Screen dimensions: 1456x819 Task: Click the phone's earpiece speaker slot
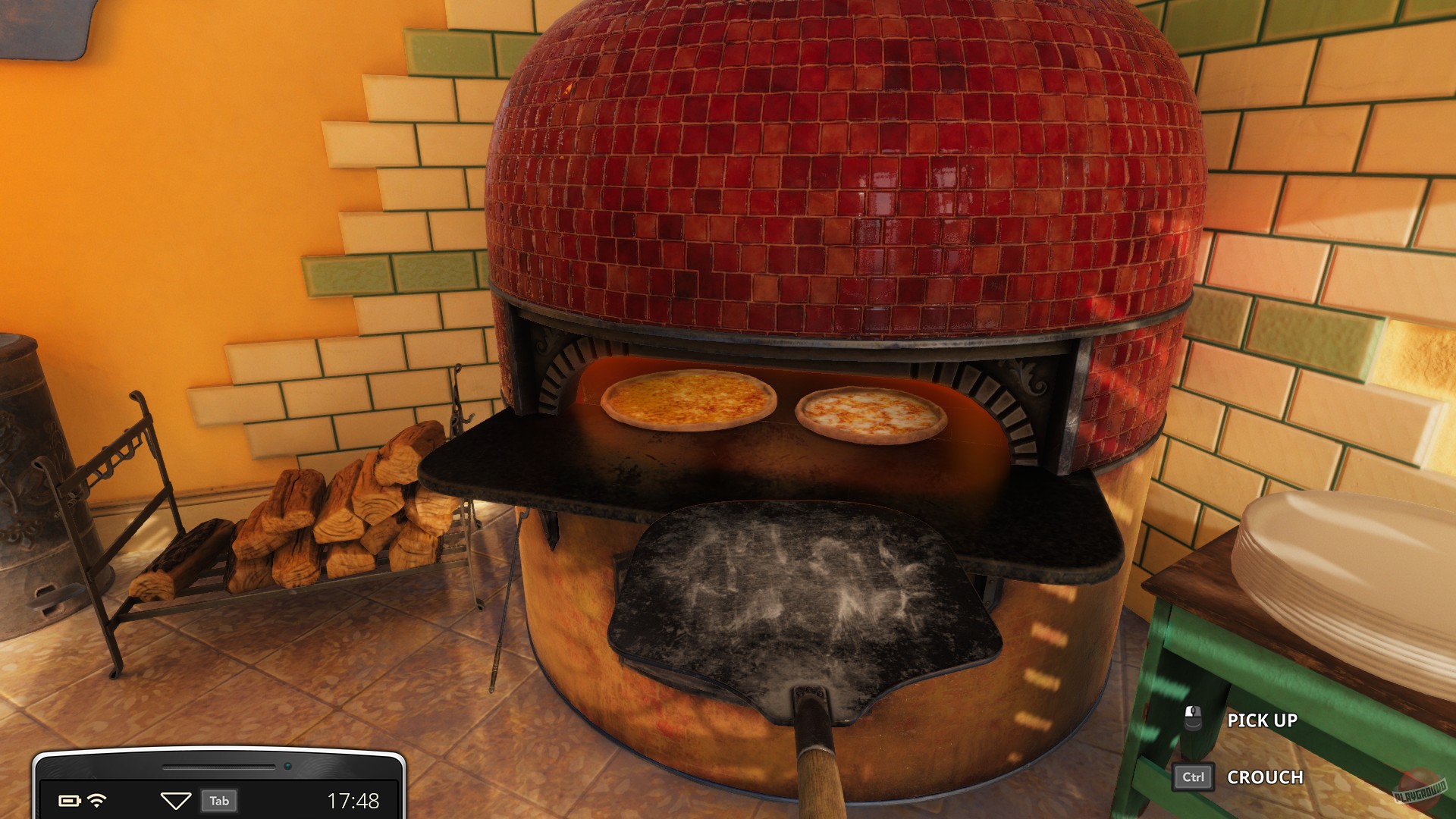(x=219, y=767)
